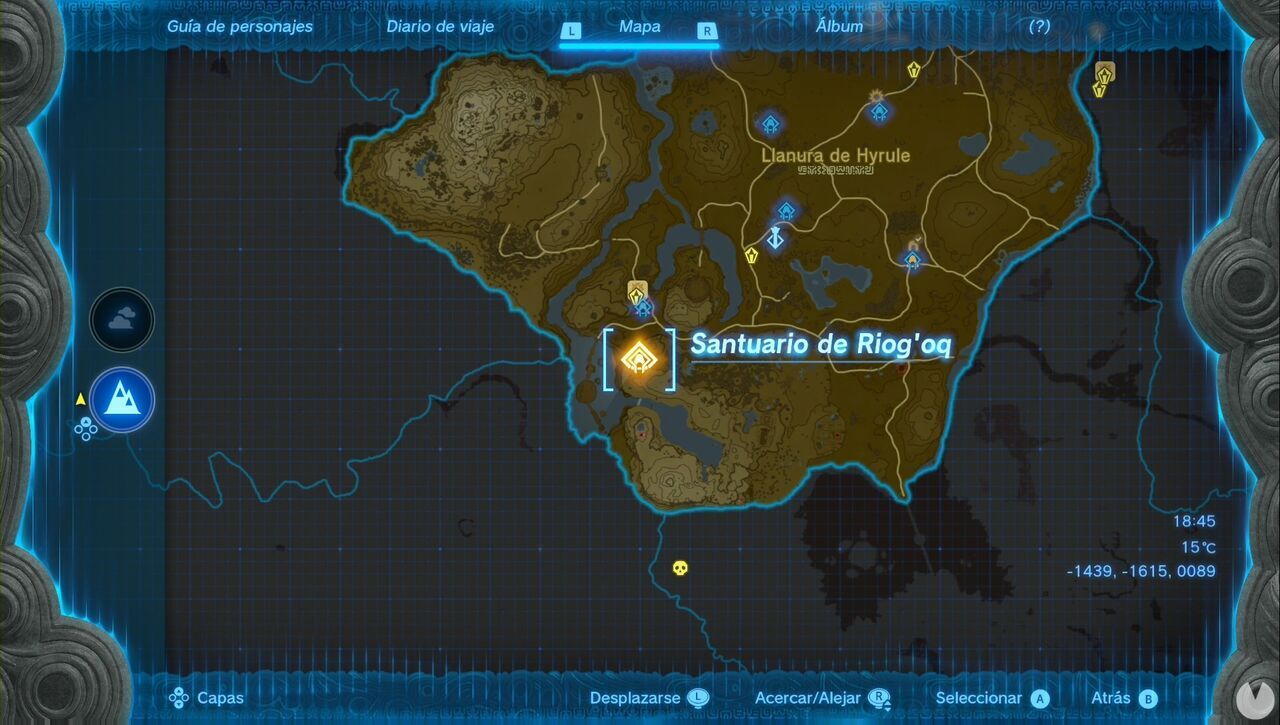Click the skull enemy marker in the south
This screenshot has height=725, width=1280.
679,570
